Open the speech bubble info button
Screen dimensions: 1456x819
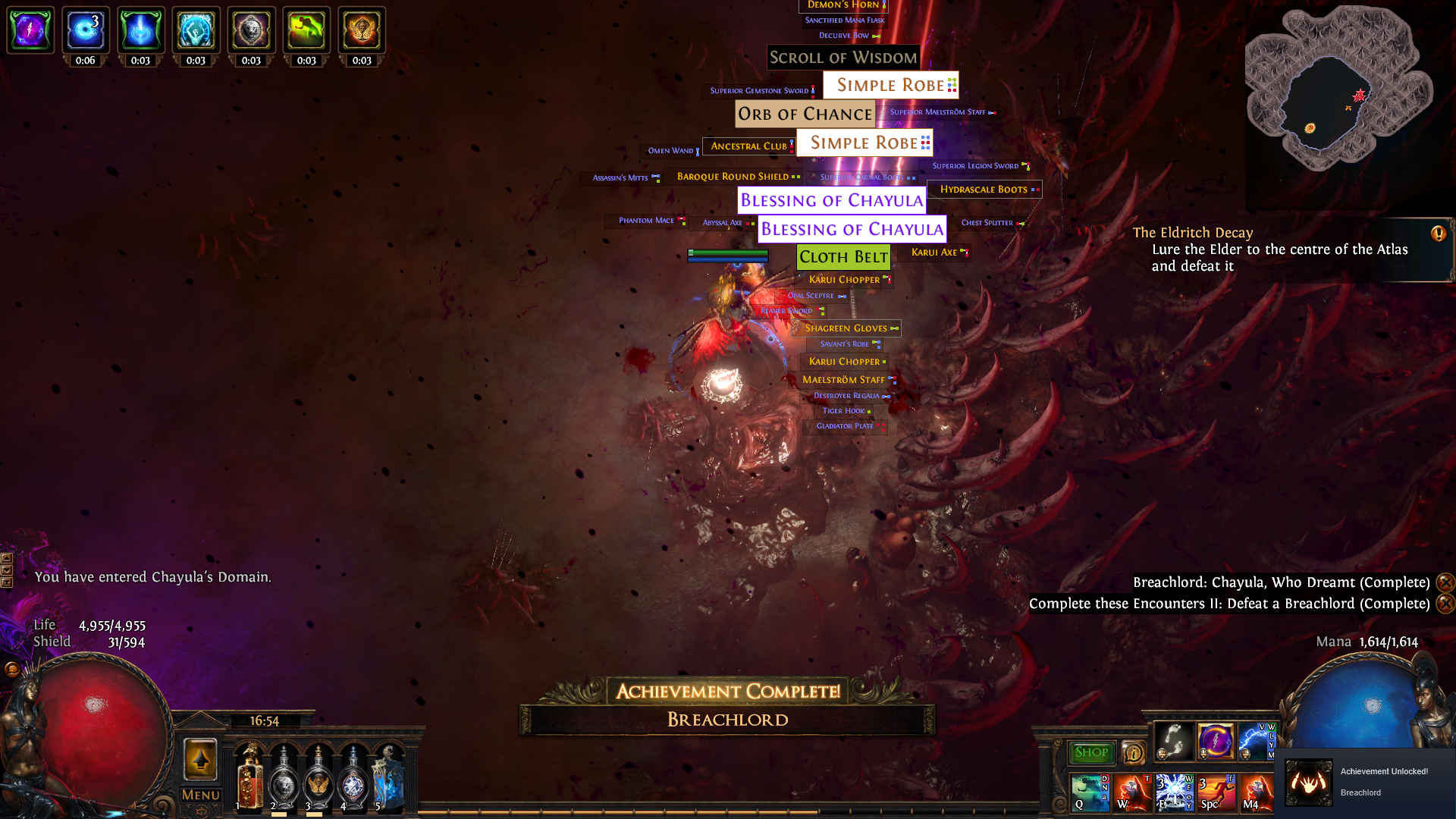tap(1133, 752)
